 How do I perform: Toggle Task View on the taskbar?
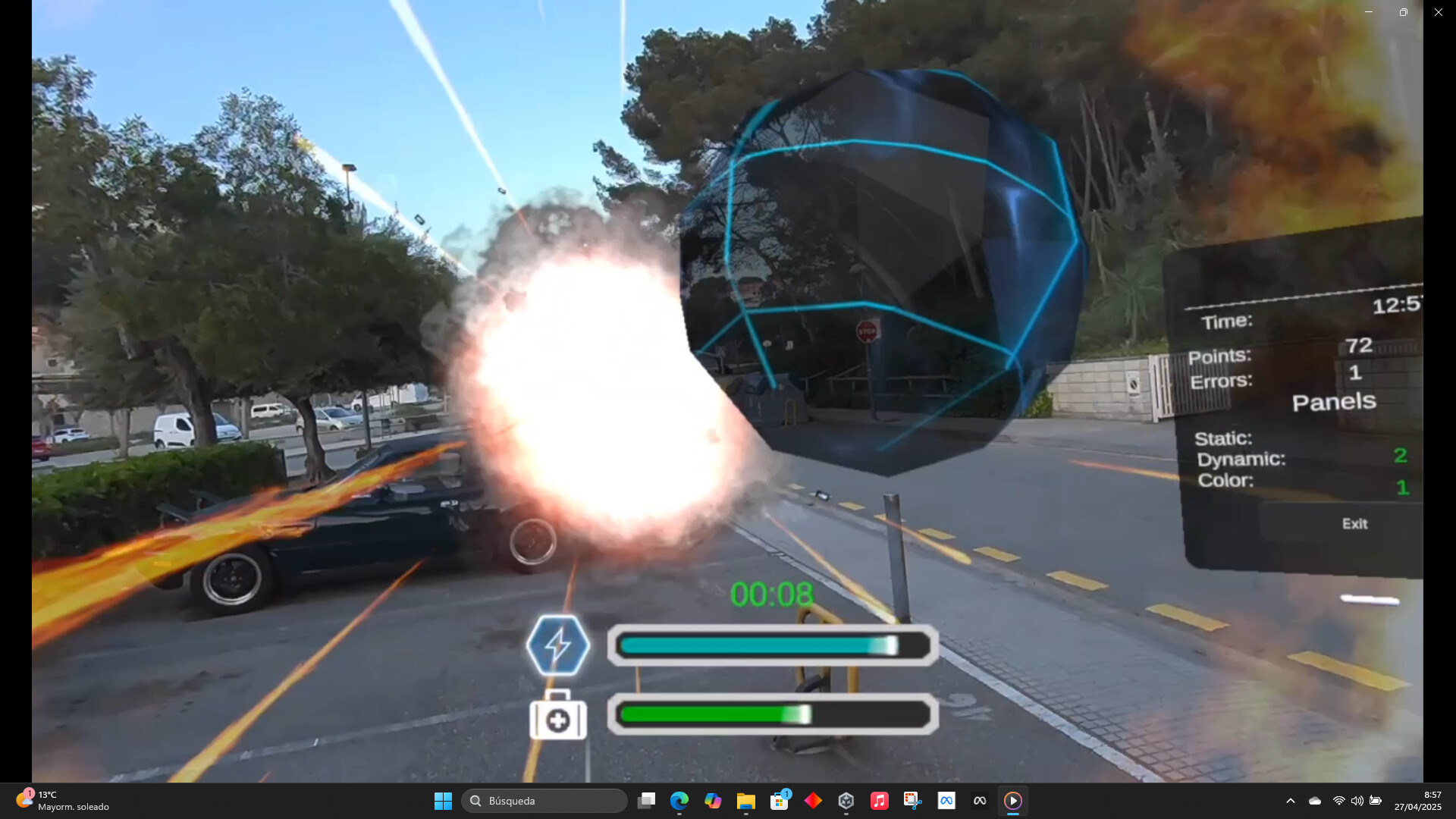click(645, 800)
